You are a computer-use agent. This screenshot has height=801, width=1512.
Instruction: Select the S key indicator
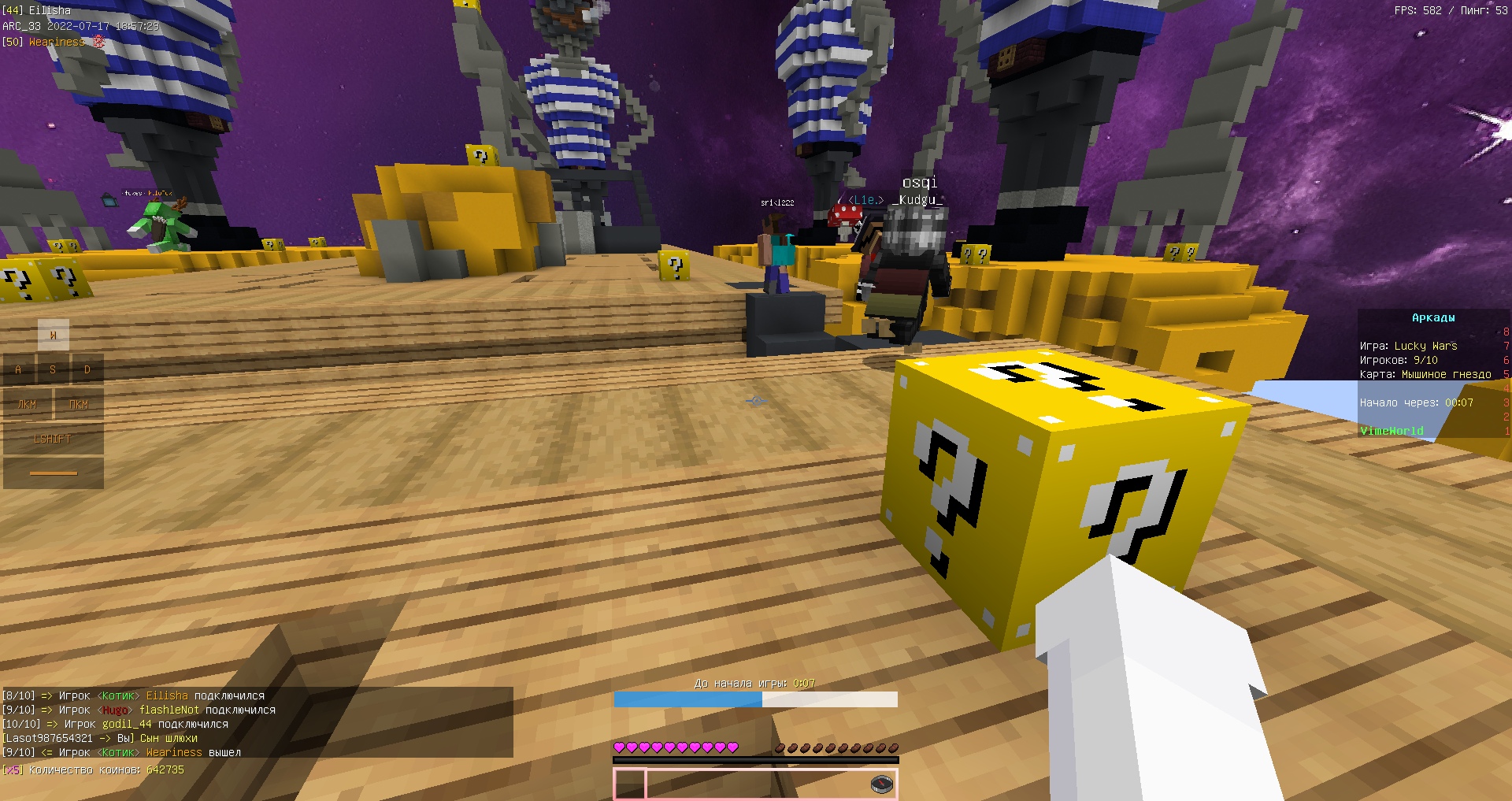(53, 369)
